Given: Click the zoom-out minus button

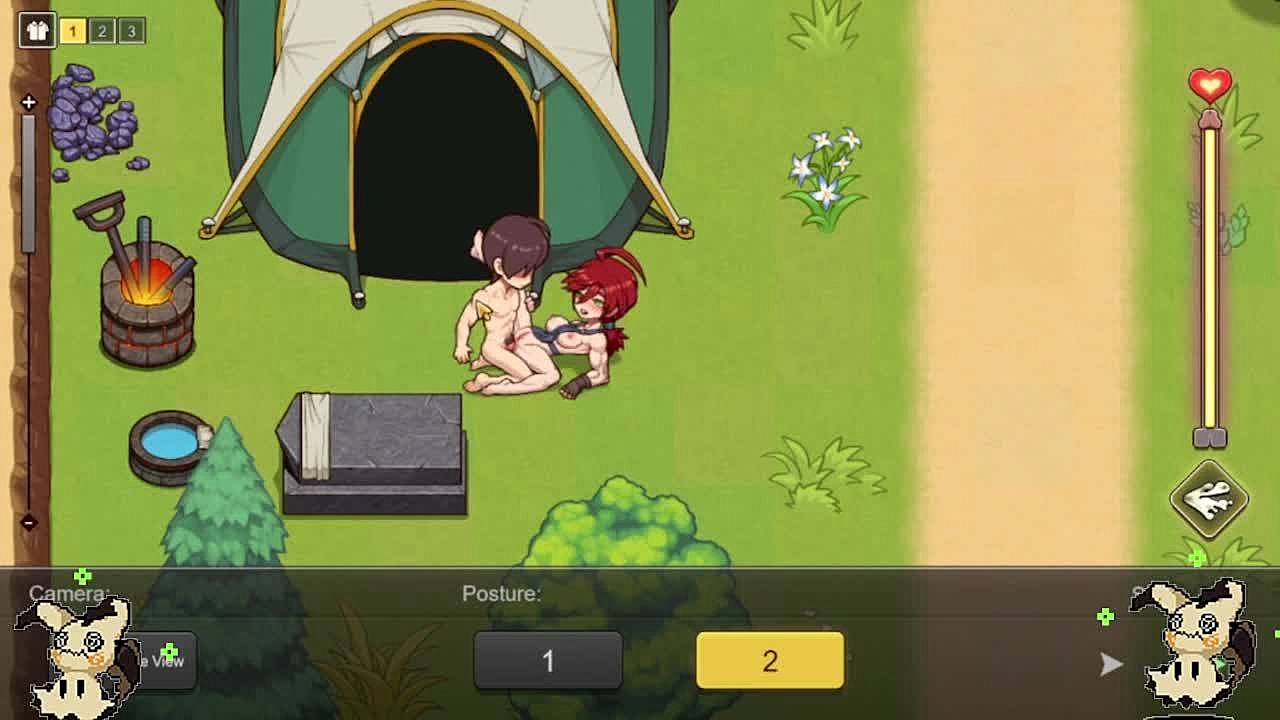Looking at the screenshot, I should point(28,522).
